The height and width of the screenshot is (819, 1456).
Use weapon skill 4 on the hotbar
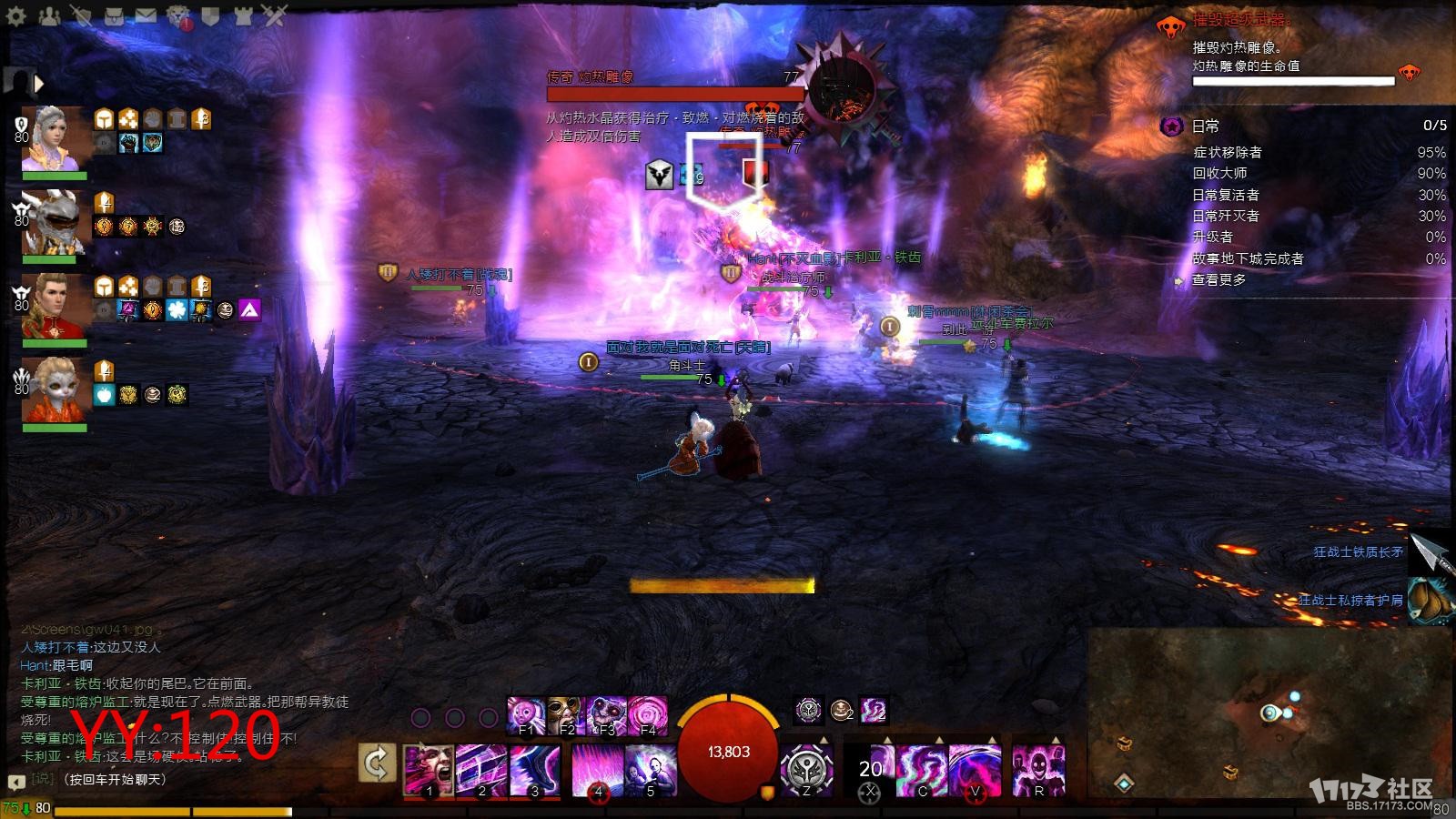[598, 770]
